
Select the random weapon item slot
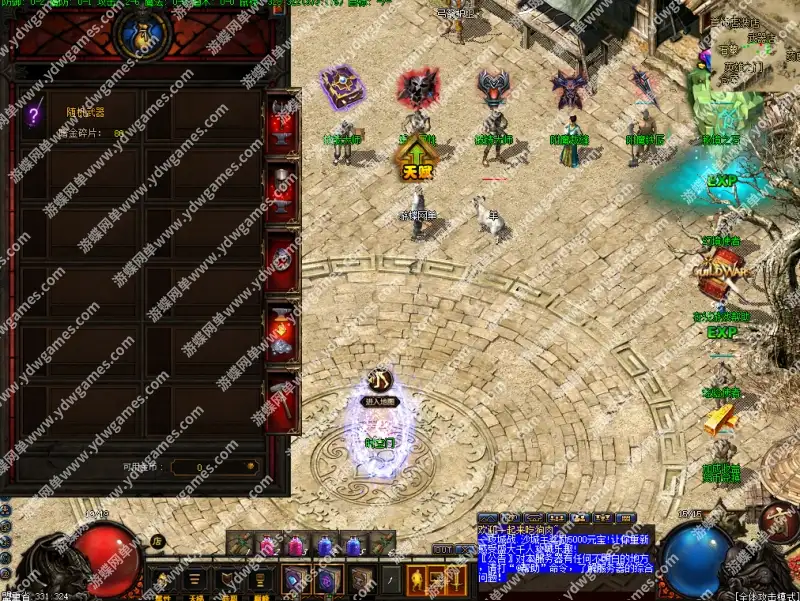[34, 114]
